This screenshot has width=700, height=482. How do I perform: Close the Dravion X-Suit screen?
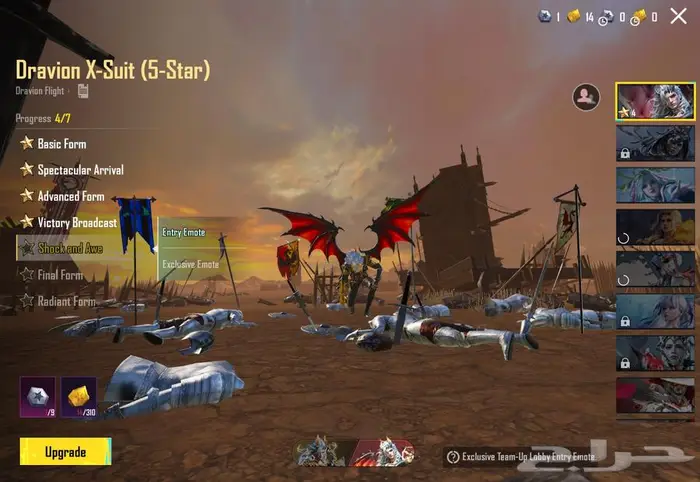point(678,16)
